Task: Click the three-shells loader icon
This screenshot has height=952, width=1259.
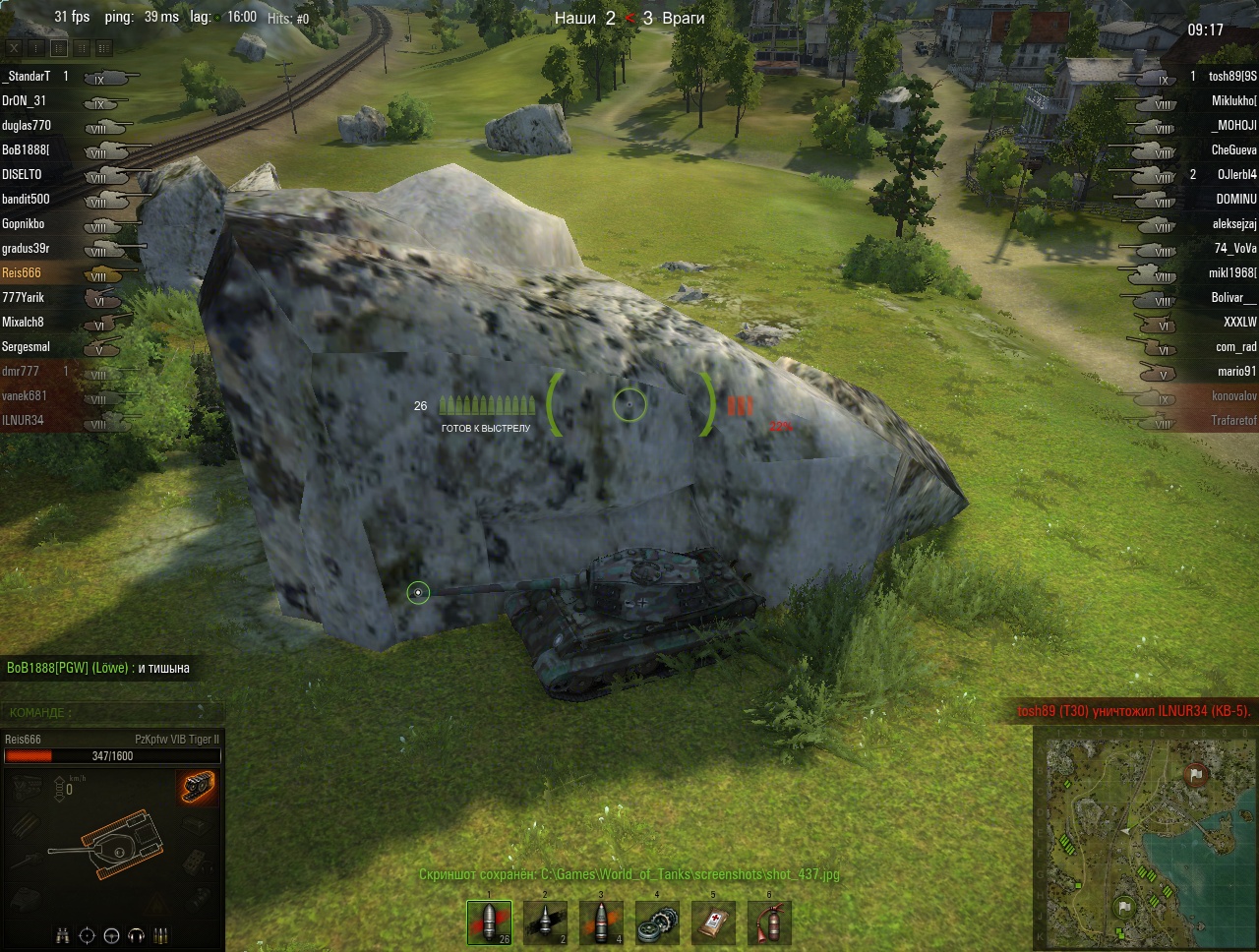Action: pos(161,933)
